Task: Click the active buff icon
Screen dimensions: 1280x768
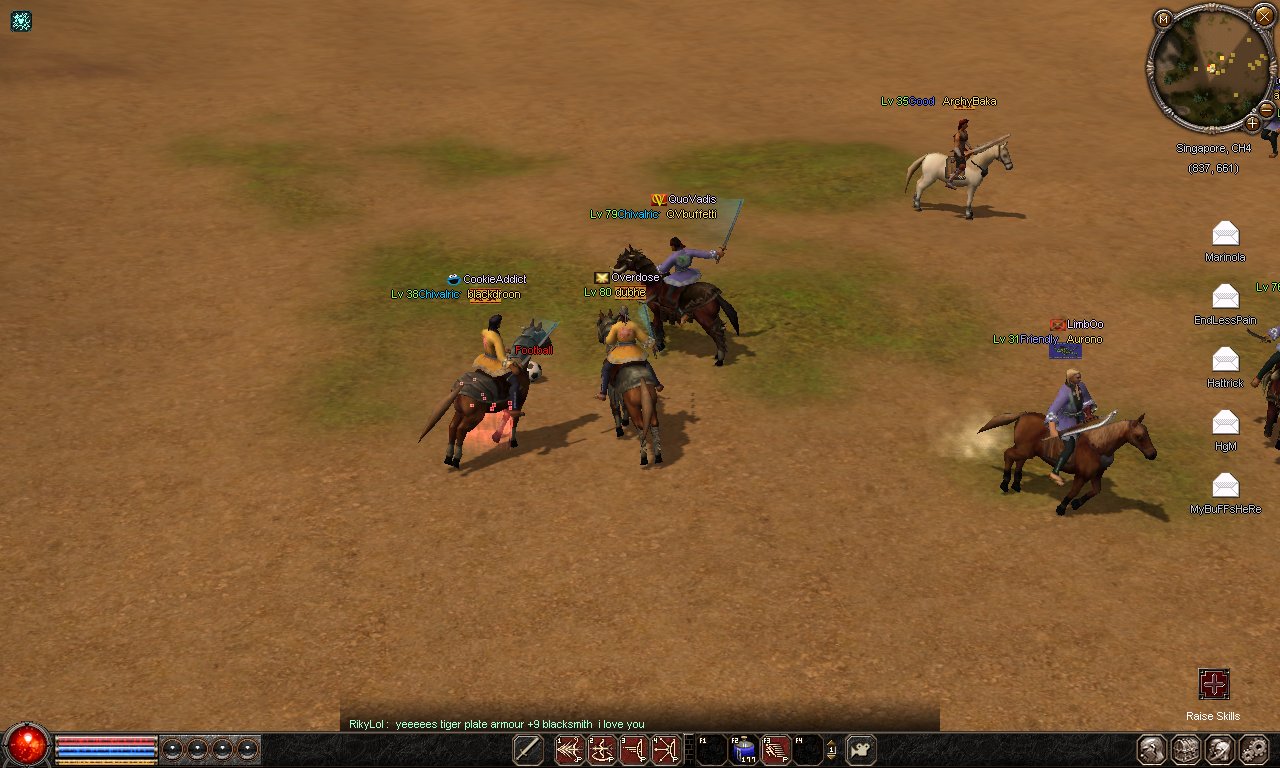Action: (21, 21)
